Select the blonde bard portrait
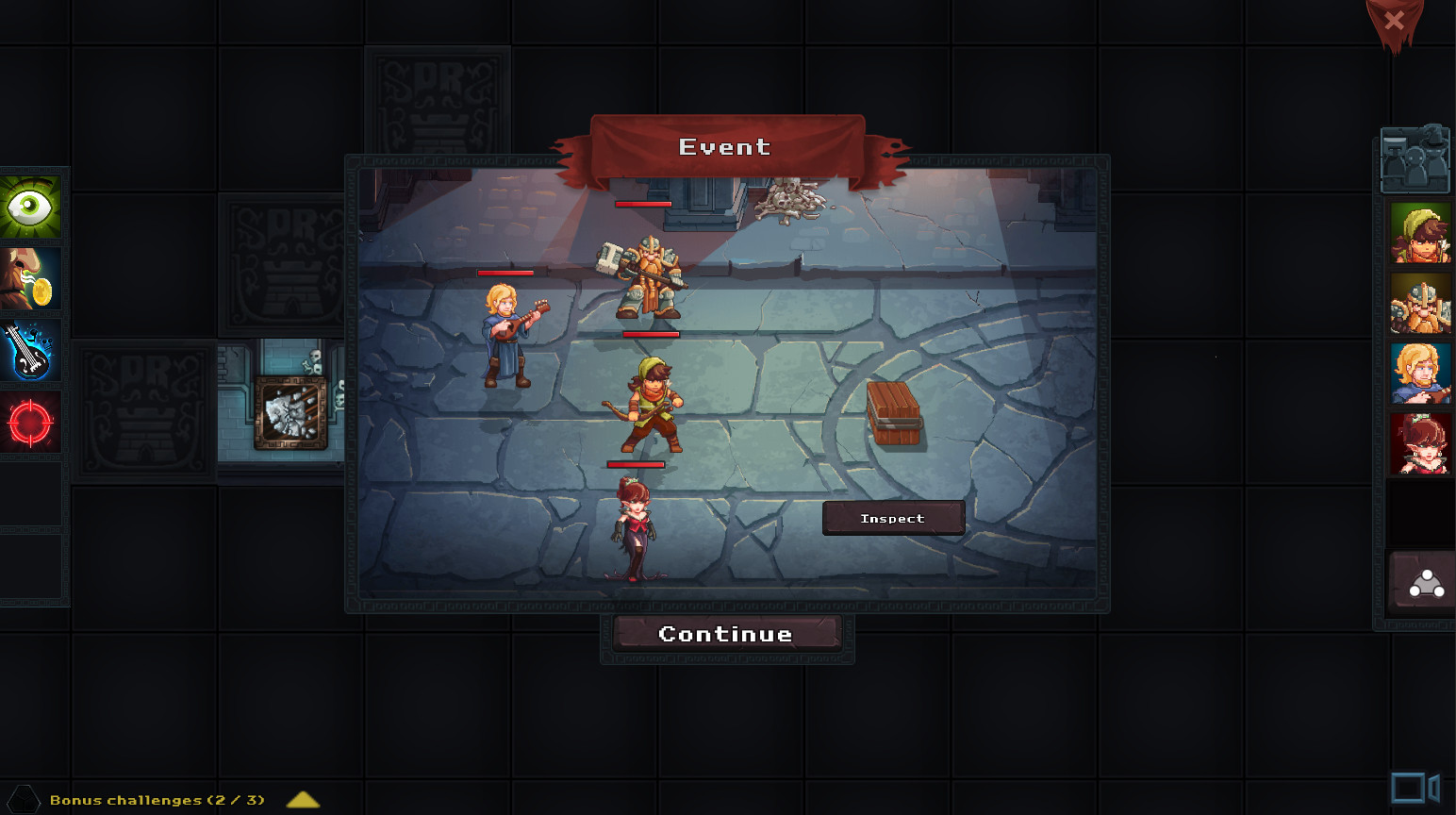The image size is (1456, 815). 1418,372
